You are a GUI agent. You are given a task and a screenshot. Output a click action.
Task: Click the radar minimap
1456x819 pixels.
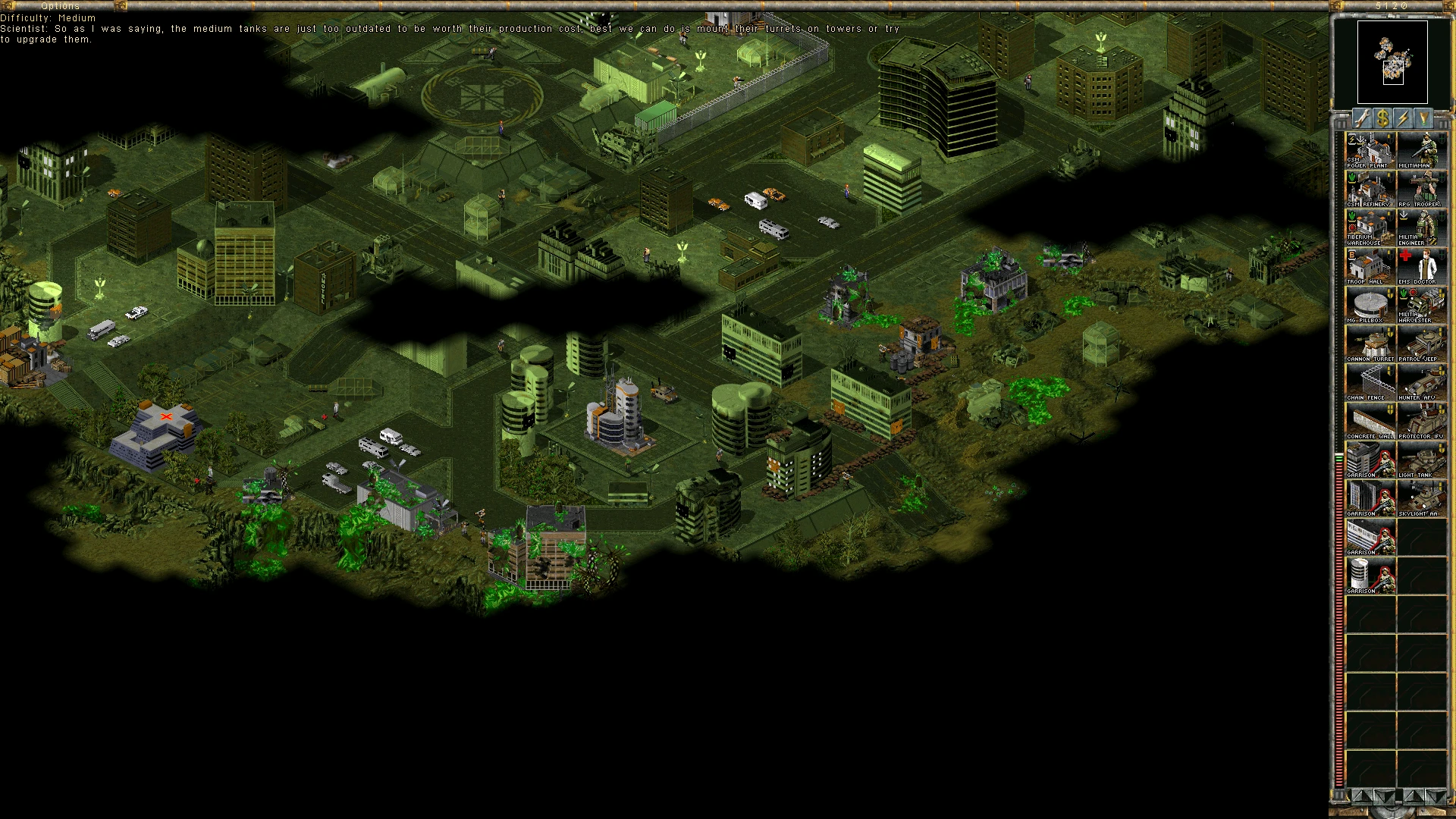click(1392, 62)
